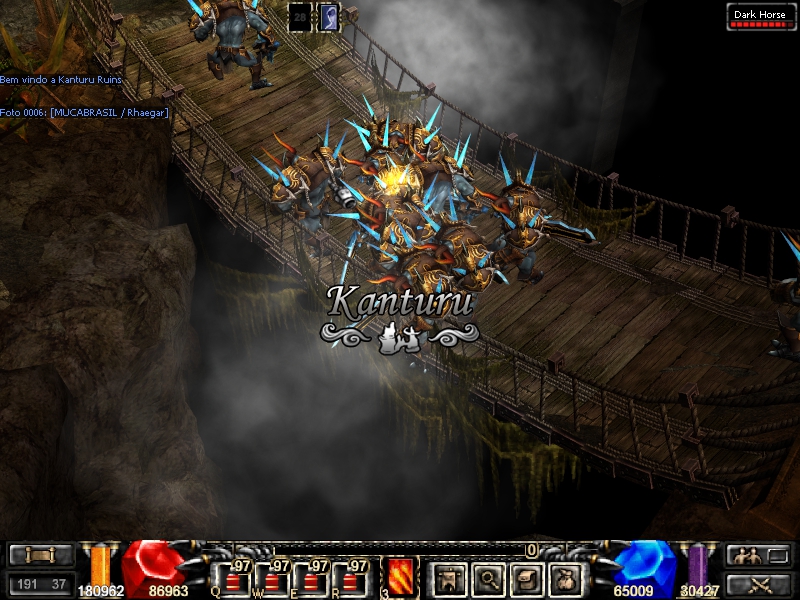Select the Dark Horse pet status panel
Viewport: 800px width, 600px height.
coord(762,17)
